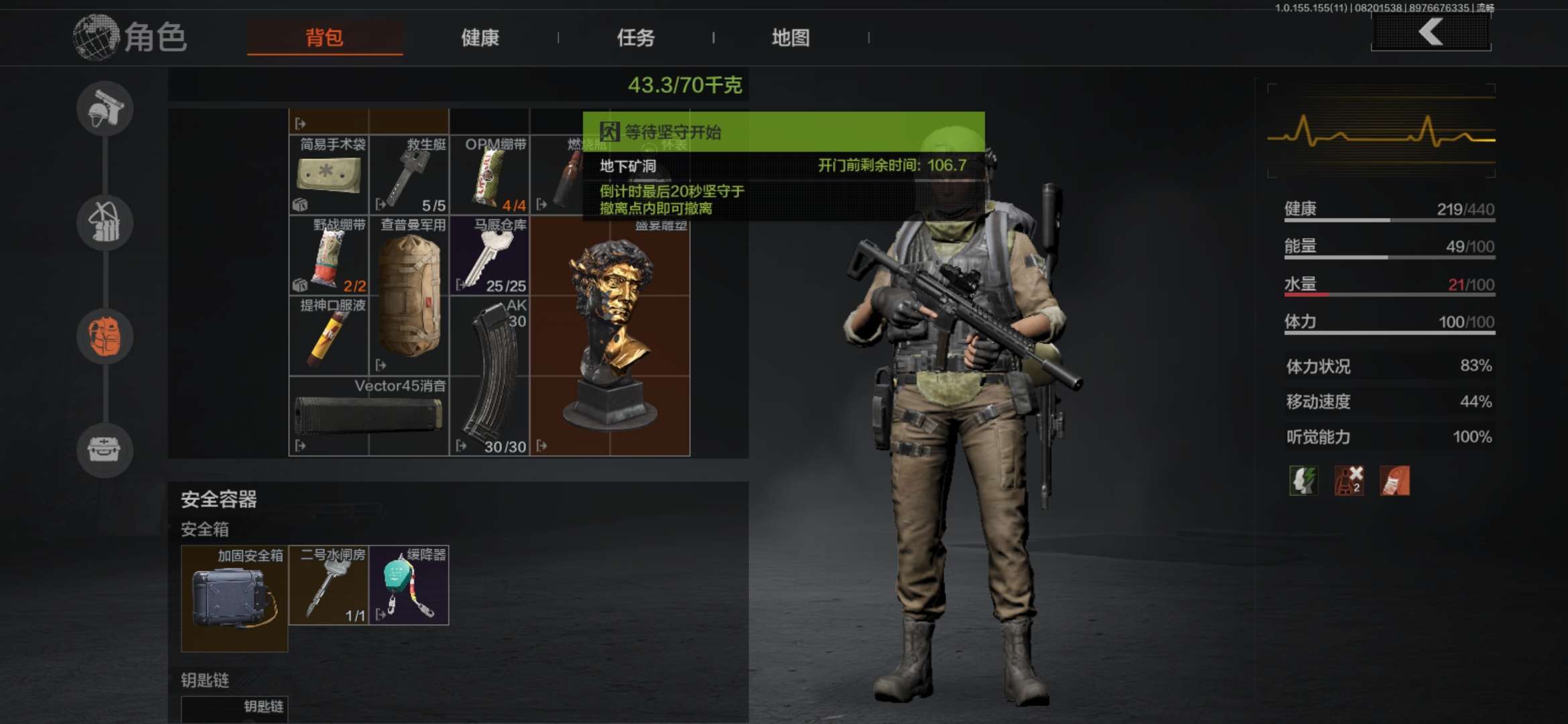Select the orange backpack sidebar category
Screen dimensions: 1568x724
[x=105, y=337]
